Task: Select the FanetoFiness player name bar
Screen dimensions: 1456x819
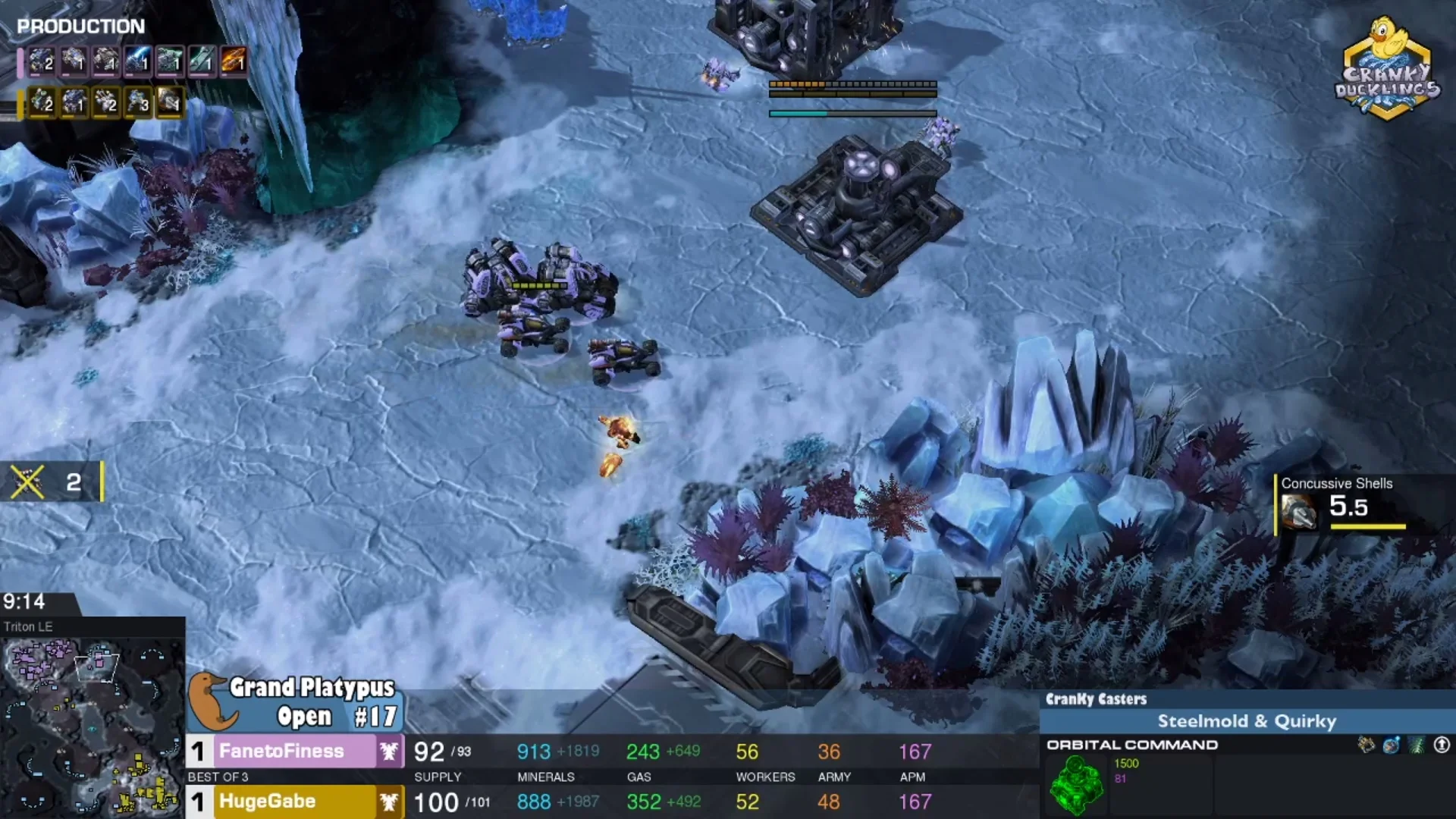Action: pyautogui.click(x=294, y=751)
